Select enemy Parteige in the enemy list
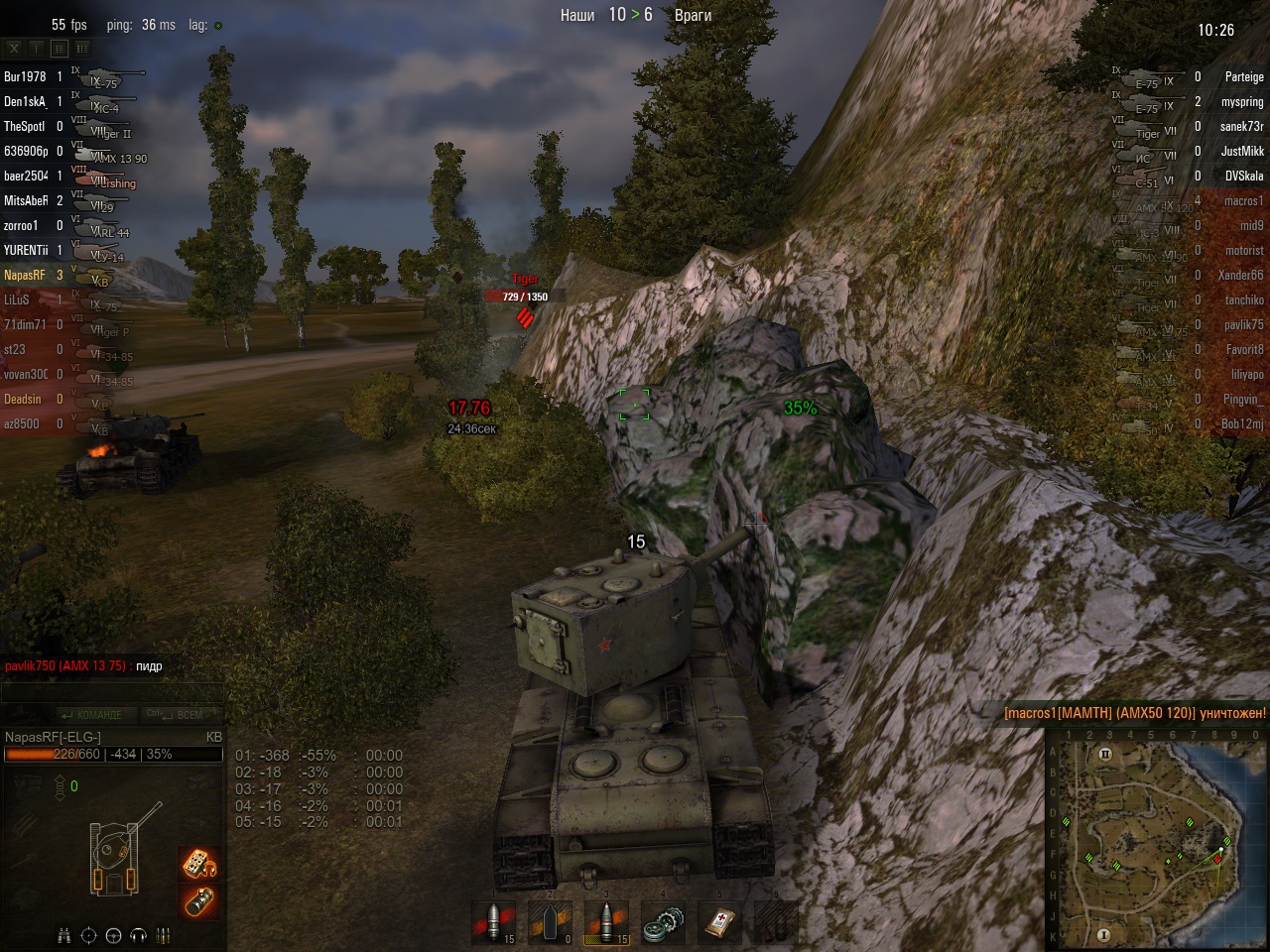The image size is (1270, 952). [x=1243, y=76]
